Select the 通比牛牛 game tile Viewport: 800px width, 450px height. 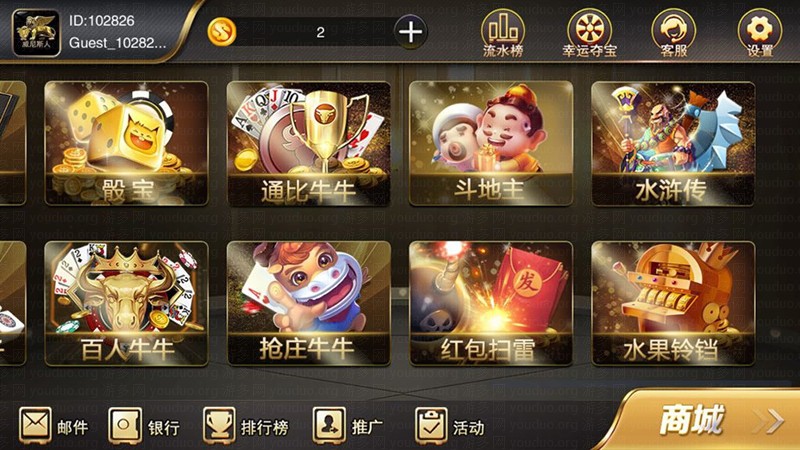point(308,144)
